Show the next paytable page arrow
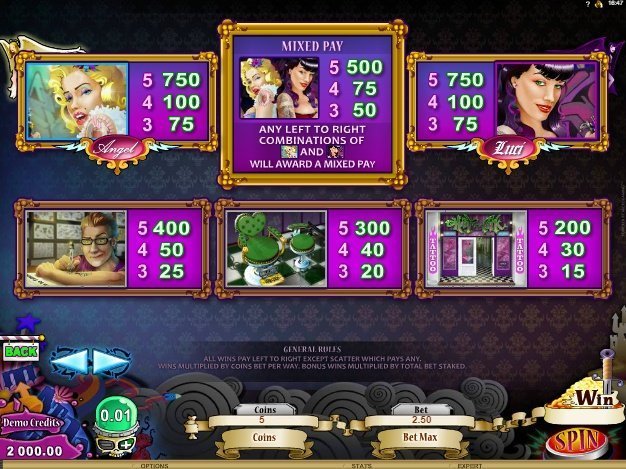Image resolution: width=626 pixels, height=469 pixels. [x=107, y=359]
